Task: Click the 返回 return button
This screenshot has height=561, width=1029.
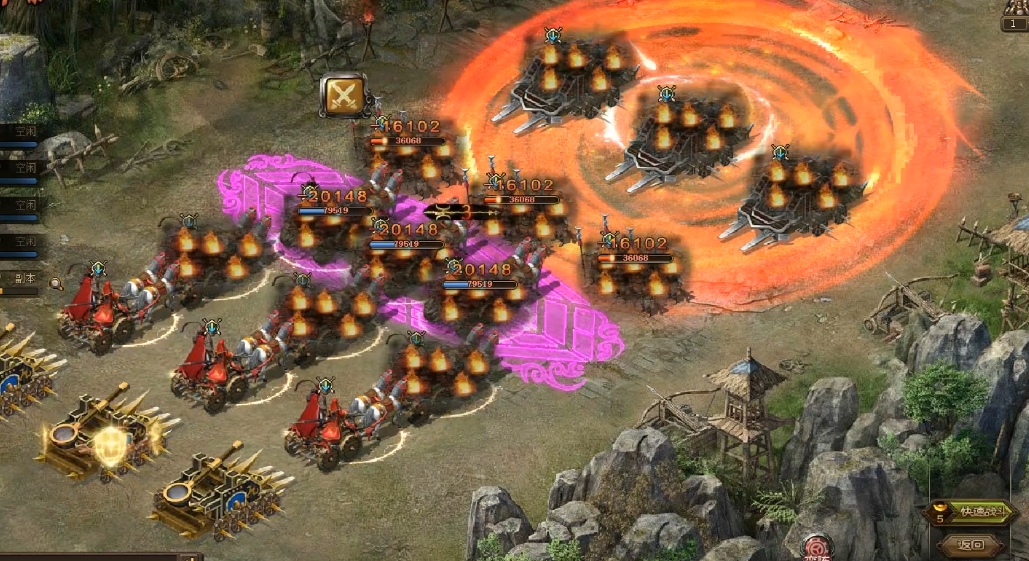Action: (971, 546)
